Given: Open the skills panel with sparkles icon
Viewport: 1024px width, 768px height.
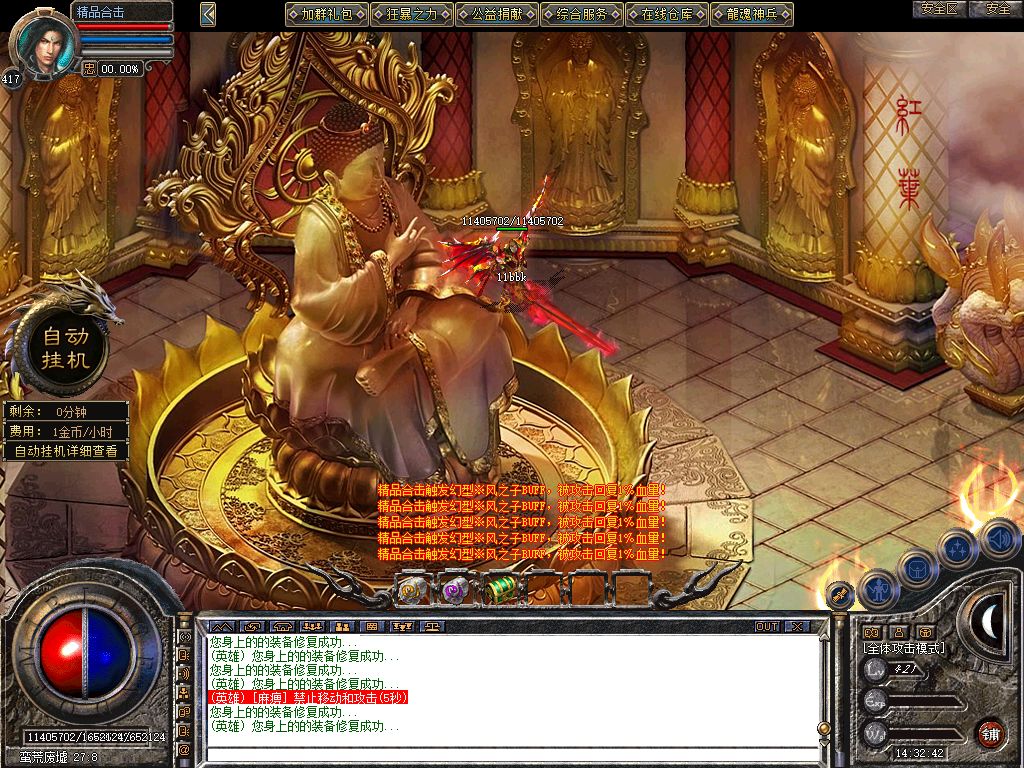Looking at the screenshot, I should (x=958, y=549).
